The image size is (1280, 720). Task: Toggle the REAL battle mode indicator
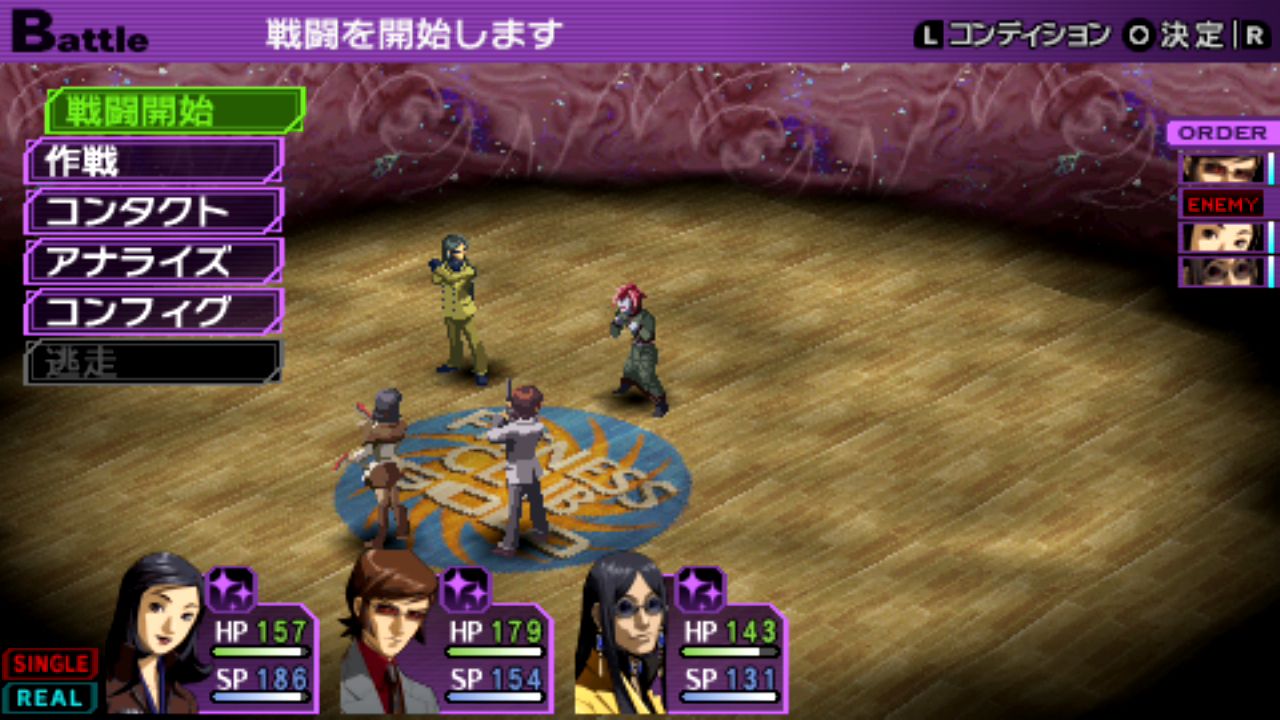pos(50,698)
